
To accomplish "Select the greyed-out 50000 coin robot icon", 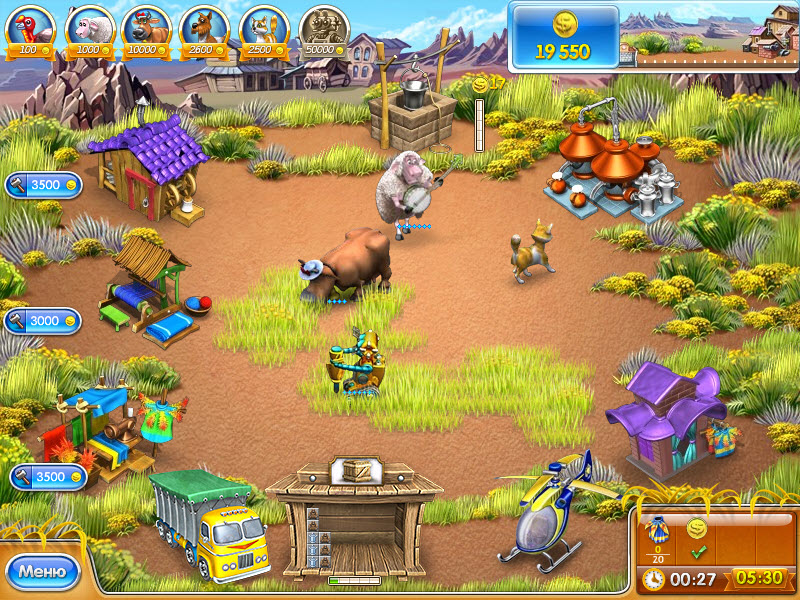I will (x=324, y=28).
